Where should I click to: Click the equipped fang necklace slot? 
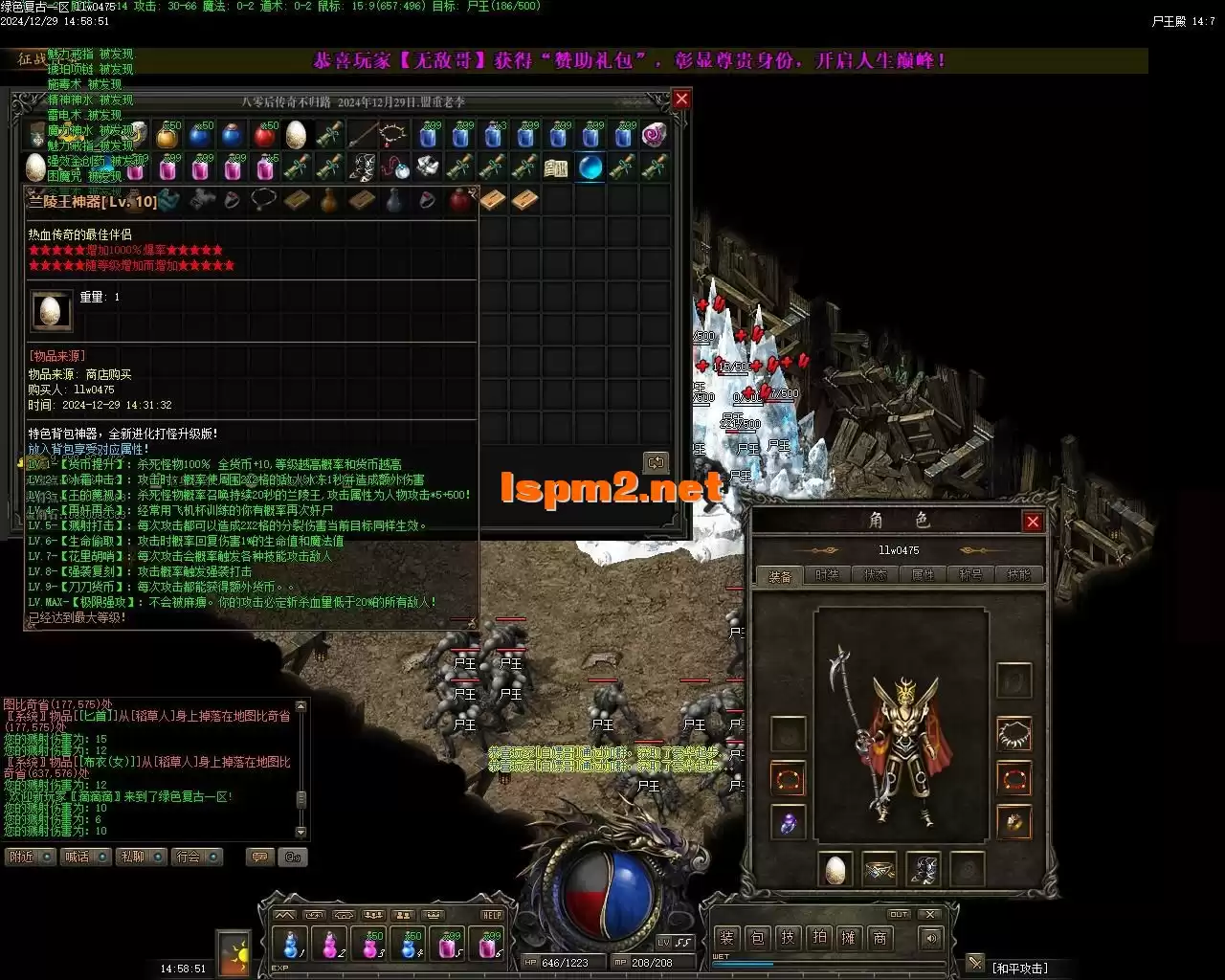pos(1014,734)
